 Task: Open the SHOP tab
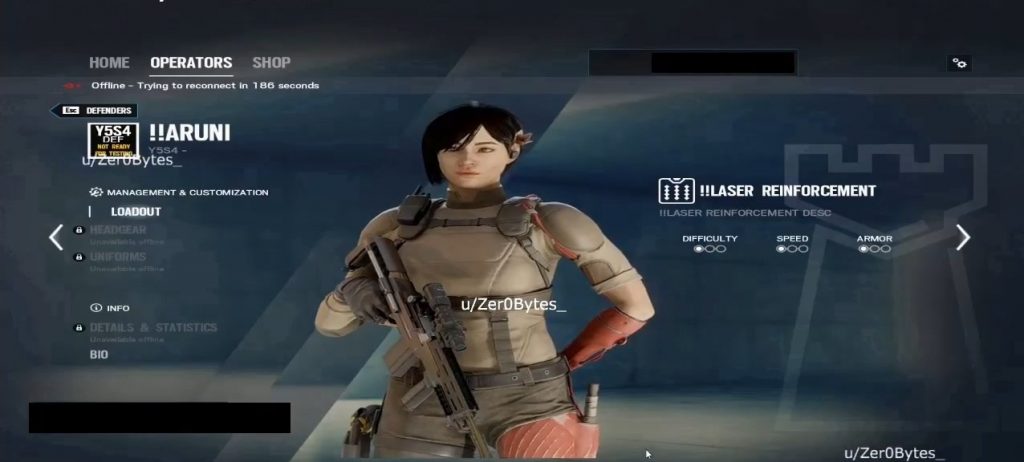271,63
